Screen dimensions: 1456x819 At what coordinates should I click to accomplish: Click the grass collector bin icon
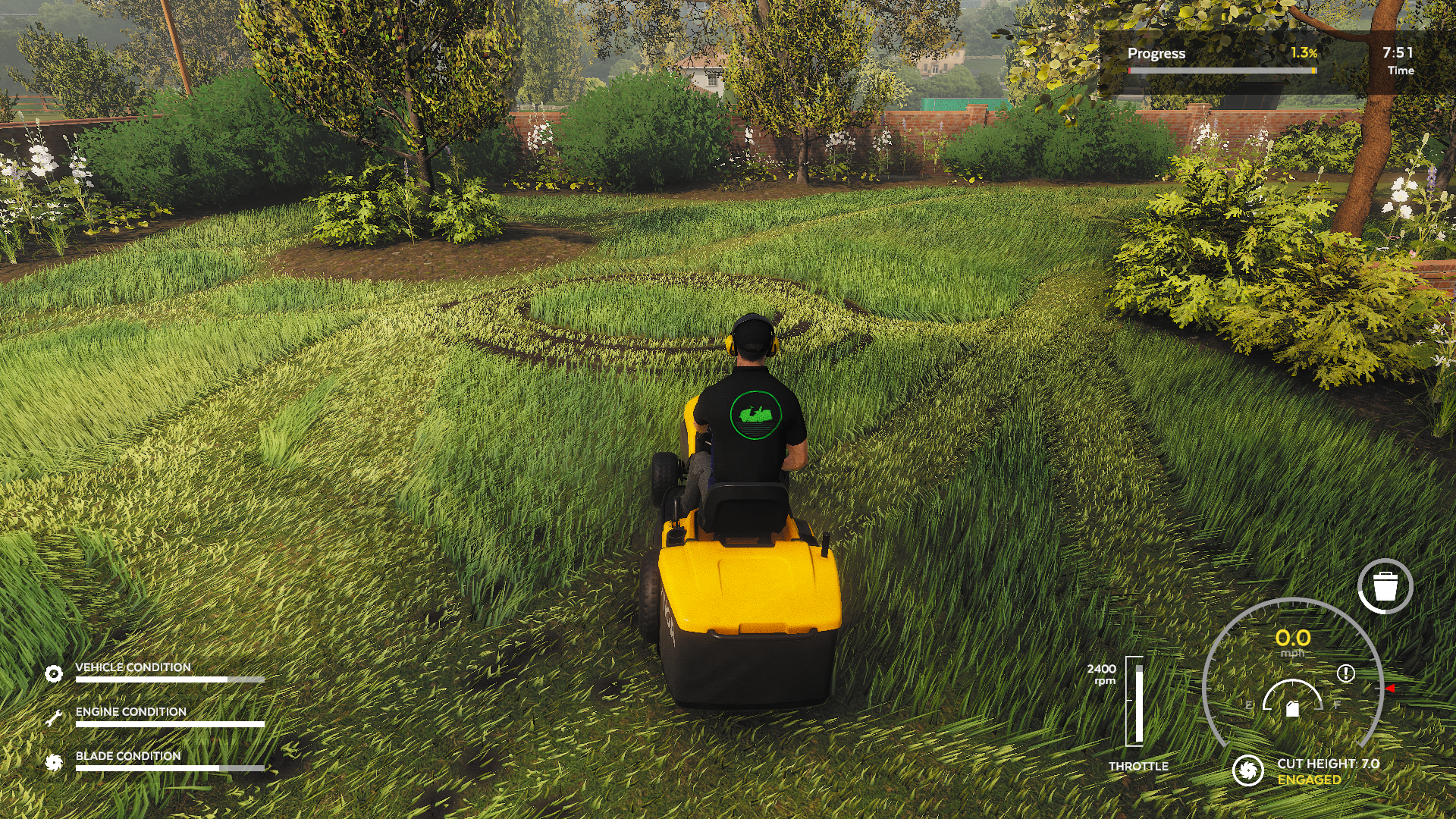coord(1385,586)
